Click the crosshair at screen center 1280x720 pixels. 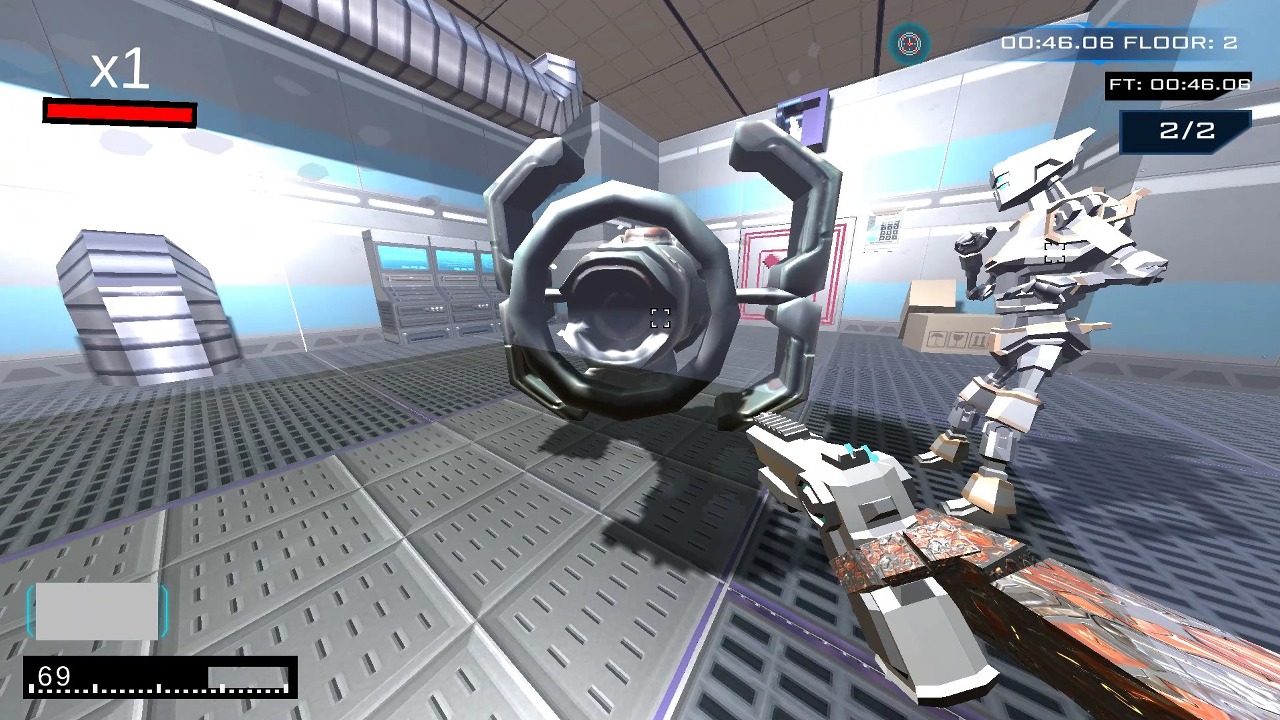(x=659, y=318)
